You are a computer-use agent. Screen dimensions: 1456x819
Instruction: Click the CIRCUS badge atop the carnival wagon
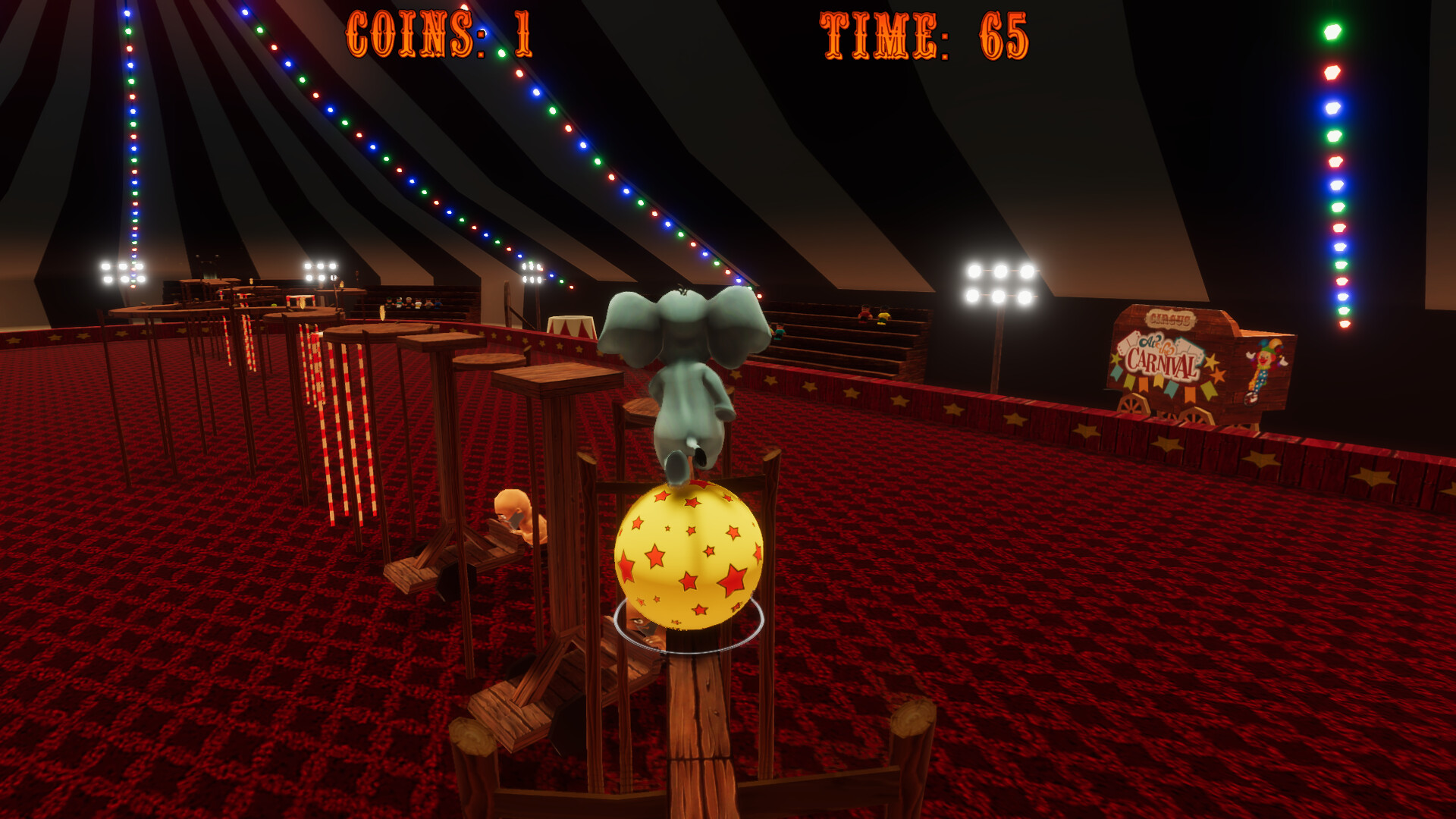1170,318
